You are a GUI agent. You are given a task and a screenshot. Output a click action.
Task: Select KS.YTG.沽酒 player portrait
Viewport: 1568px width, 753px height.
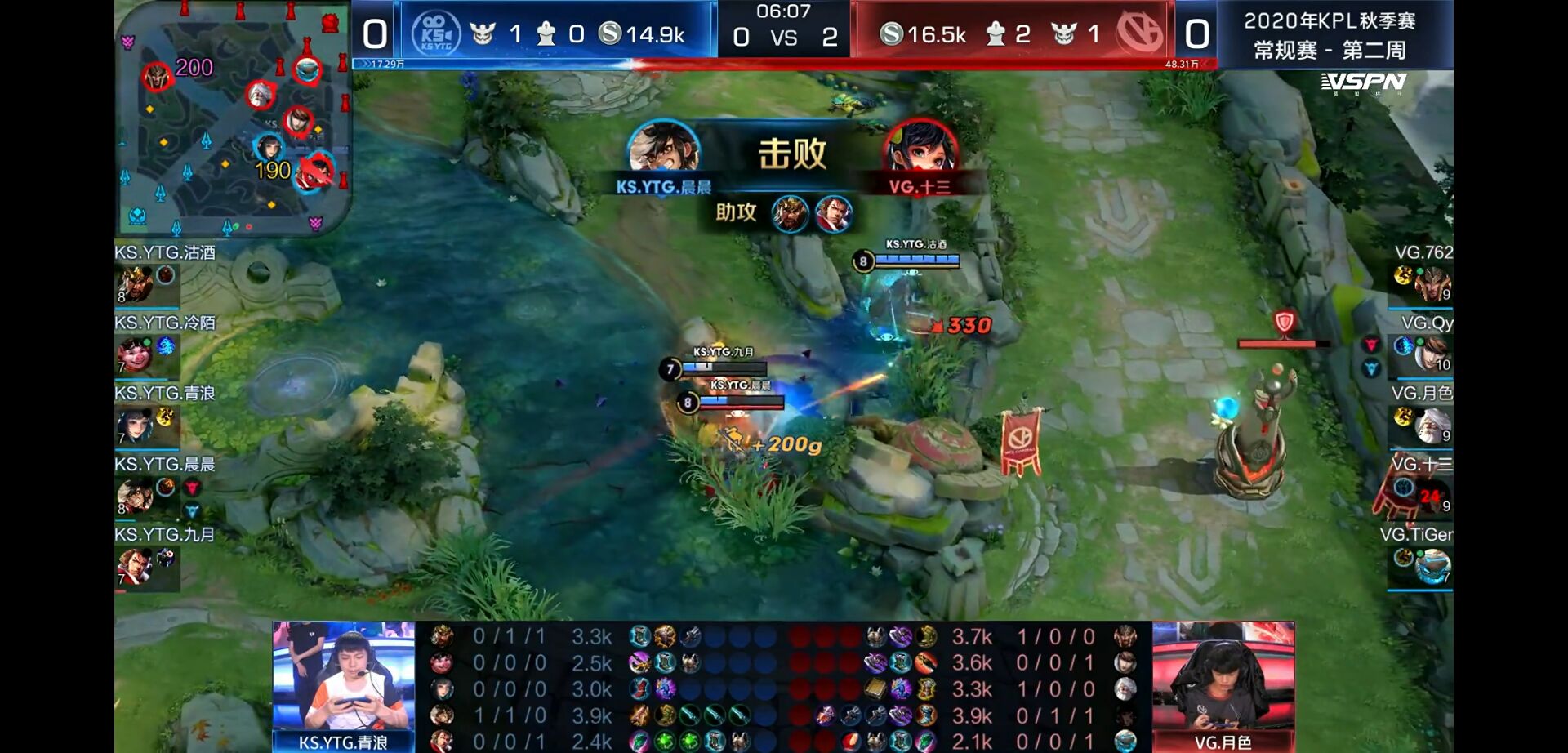coord(136,284)
